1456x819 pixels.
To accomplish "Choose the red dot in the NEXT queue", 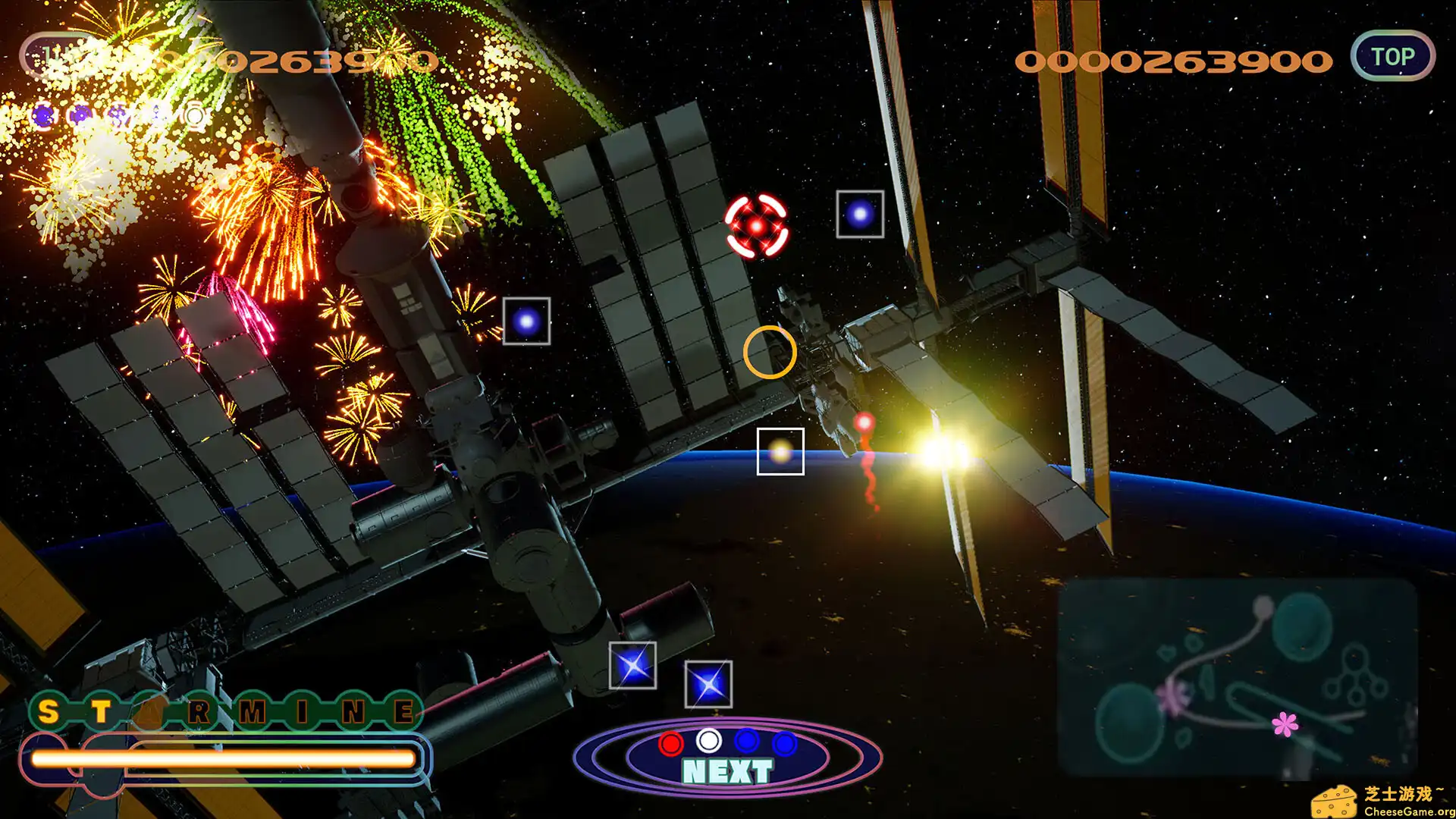I will pyautogui.click(x=670, y=744).
